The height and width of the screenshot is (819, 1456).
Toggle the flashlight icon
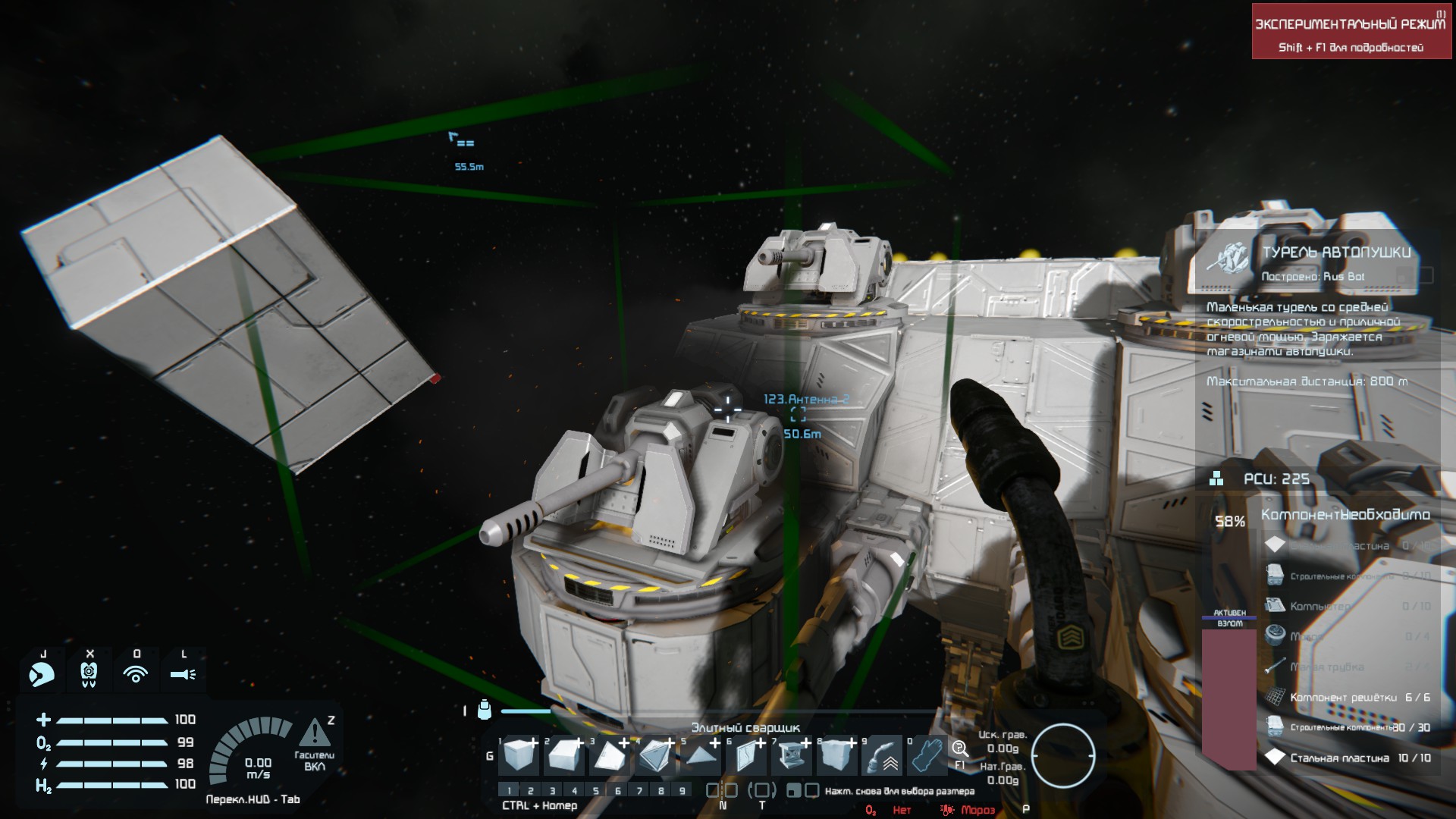click(183, 673)
